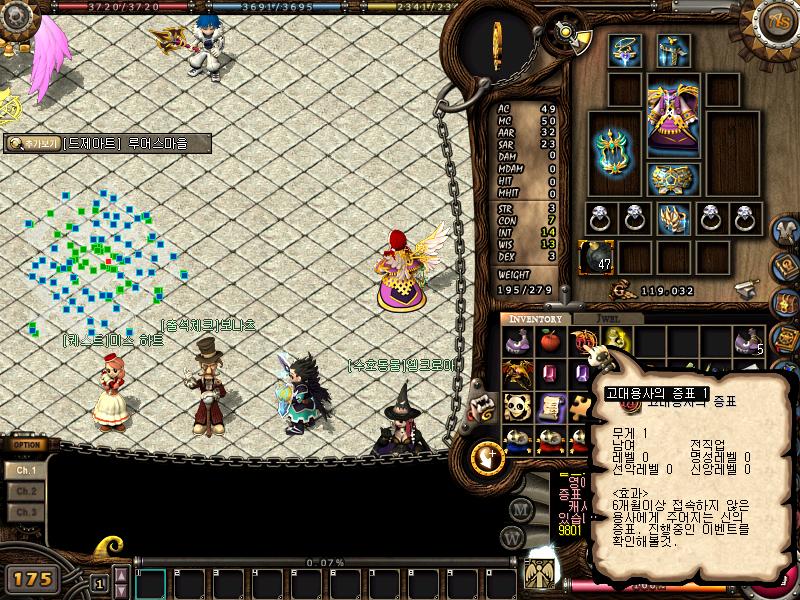Image resolution: width=800 pixels, height=600 pixels.
Task: Select chat channel Ch.2
Action: point(26,491)
